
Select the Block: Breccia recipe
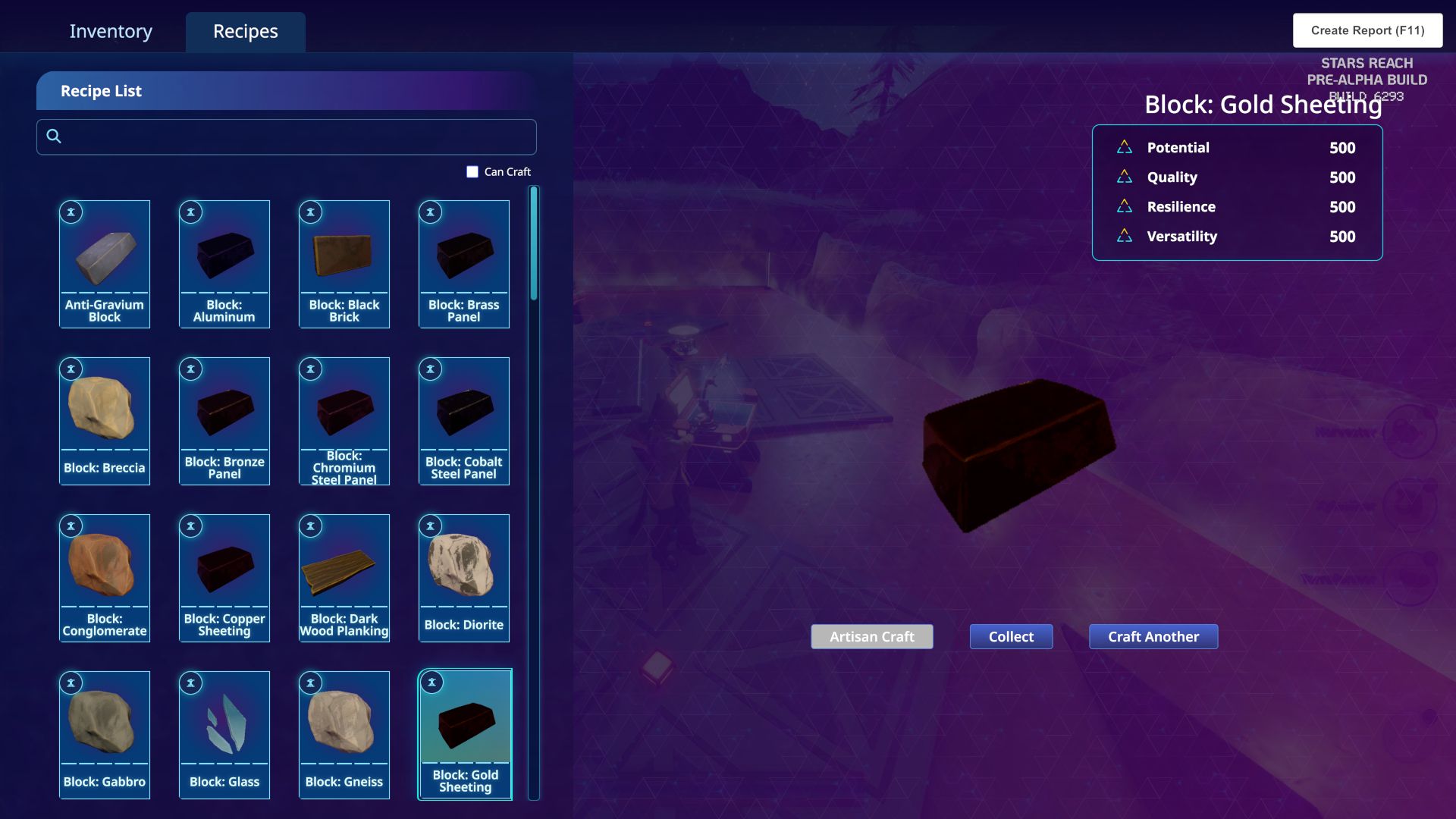tap(105, 421)
